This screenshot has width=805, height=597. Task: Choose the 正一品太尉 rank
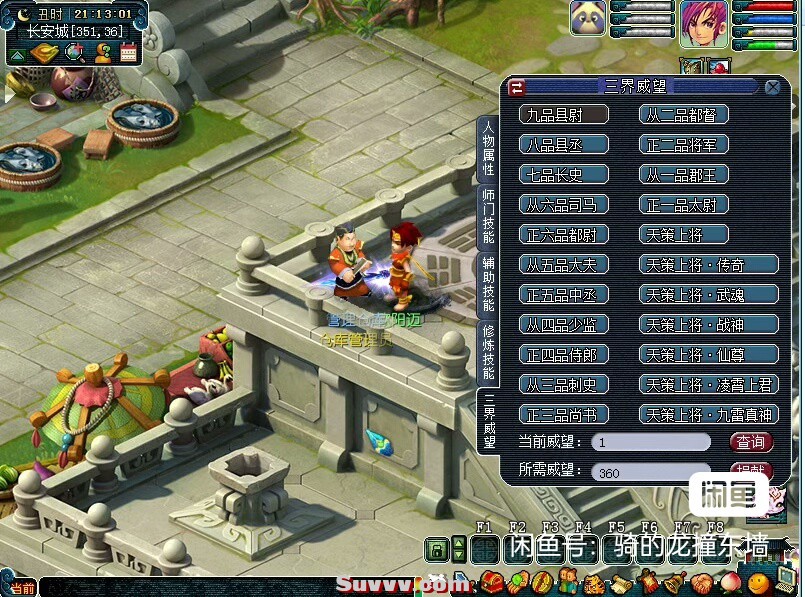coord(684,205)
